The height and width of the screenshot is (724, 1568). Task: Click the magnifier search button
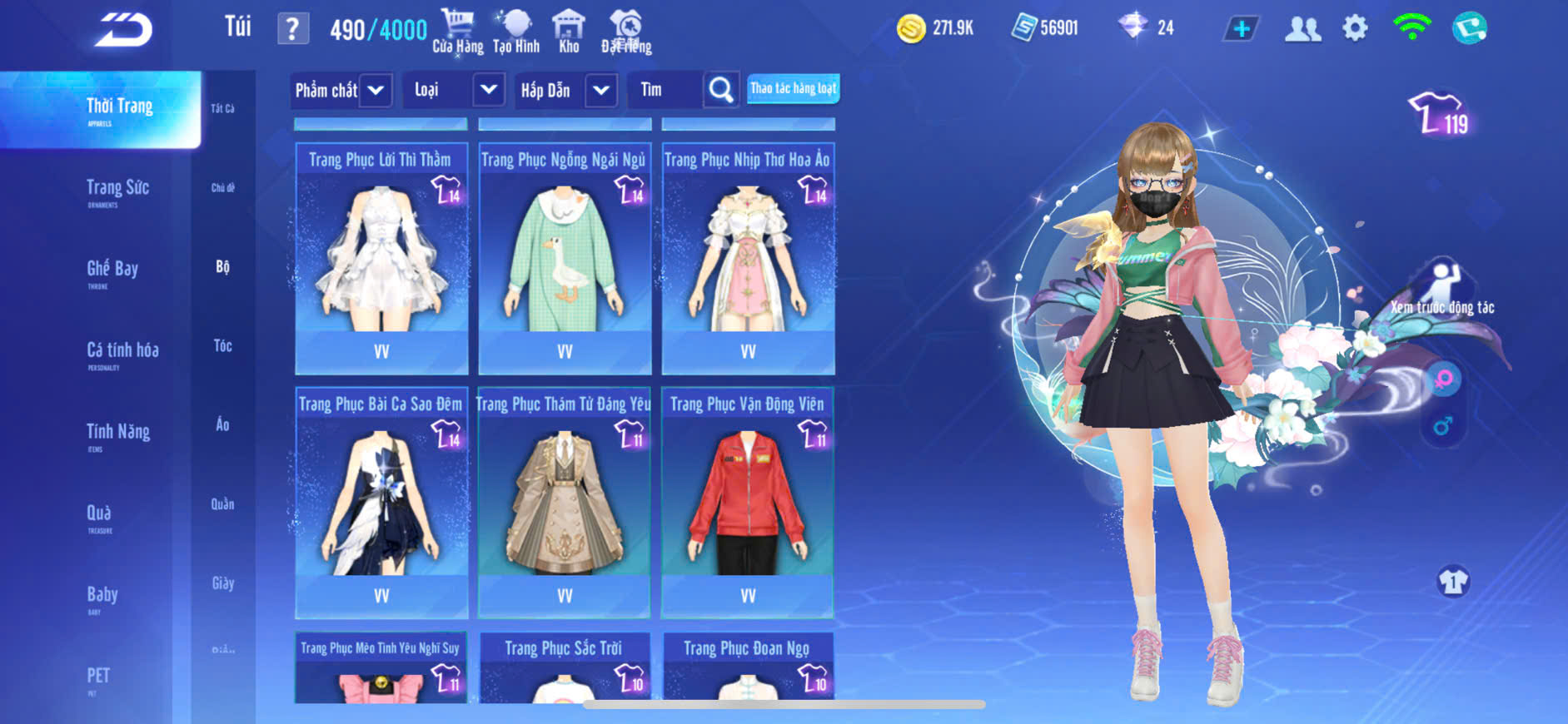721,90
